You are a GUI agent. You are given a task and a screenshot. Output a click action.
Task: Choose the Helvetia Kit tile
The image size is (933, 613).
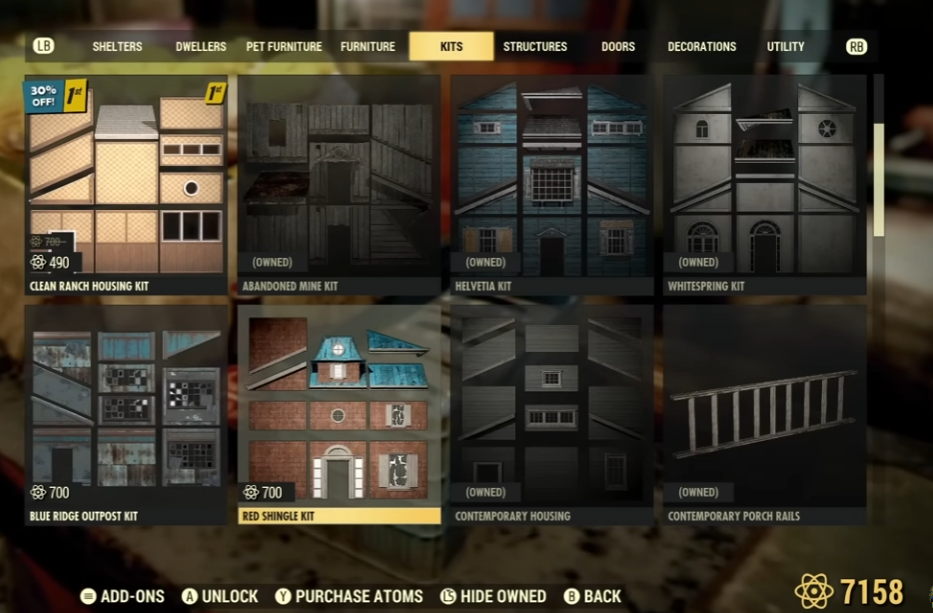552,185
